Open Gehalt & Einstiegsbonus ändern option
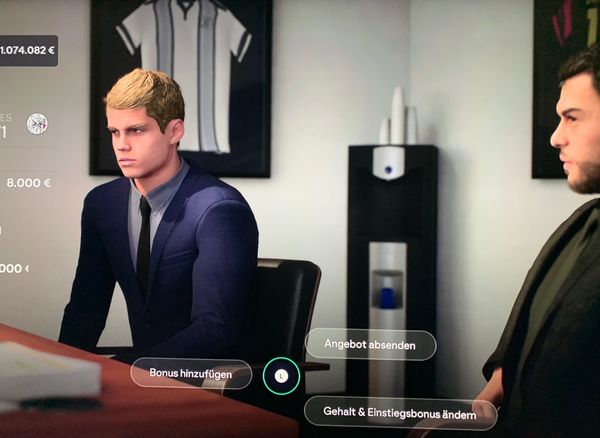This screenshot has height=438, width=600. click(400, 411)
